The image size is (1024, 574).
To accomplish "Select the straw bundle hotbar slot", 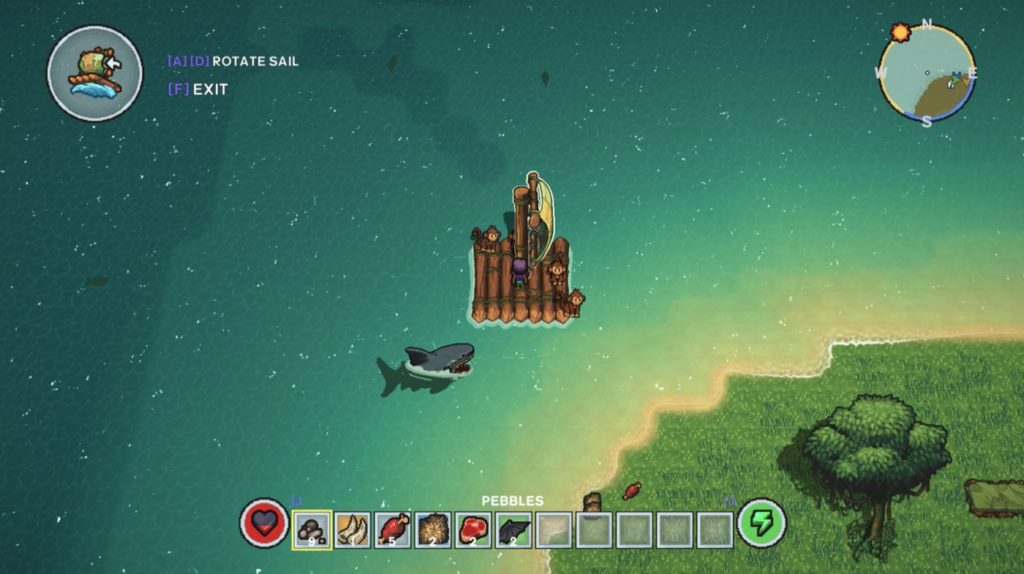I will click(x=433, y=529).
